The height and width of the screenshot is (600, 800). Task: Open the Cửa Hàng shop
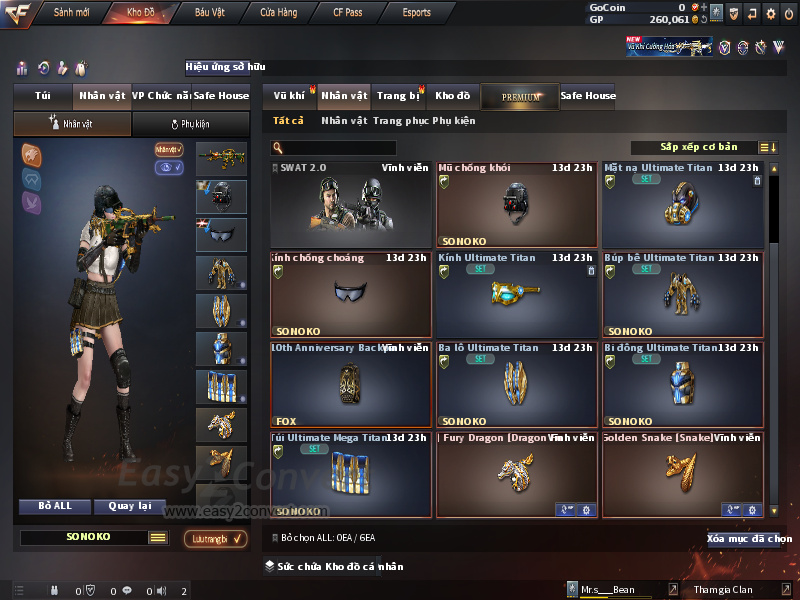[278, 12]
